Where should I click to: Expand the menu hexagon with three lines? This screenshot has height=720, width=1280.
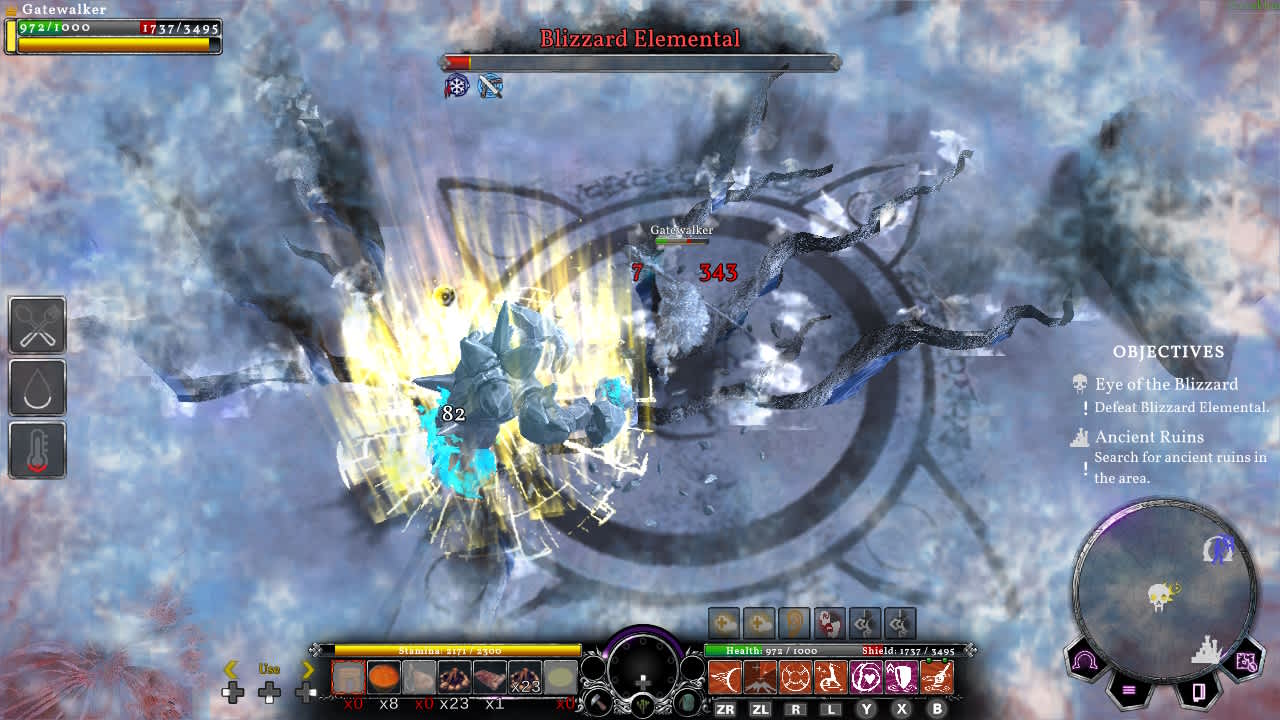click(1128, 689)
